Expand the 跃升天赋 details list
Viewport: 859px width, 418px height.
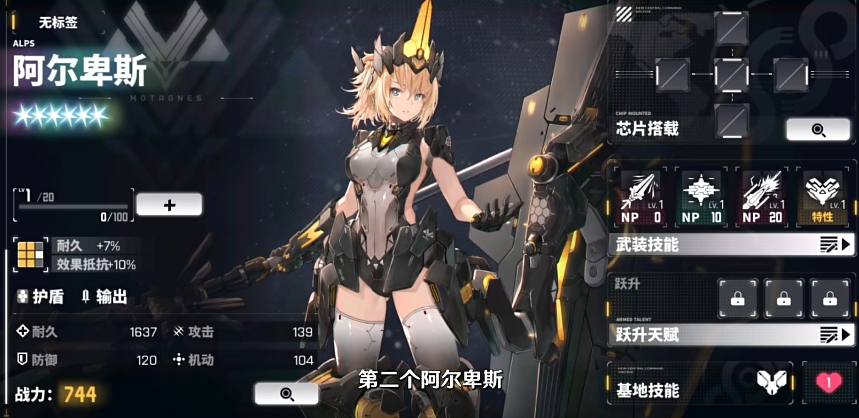point(835,335)
